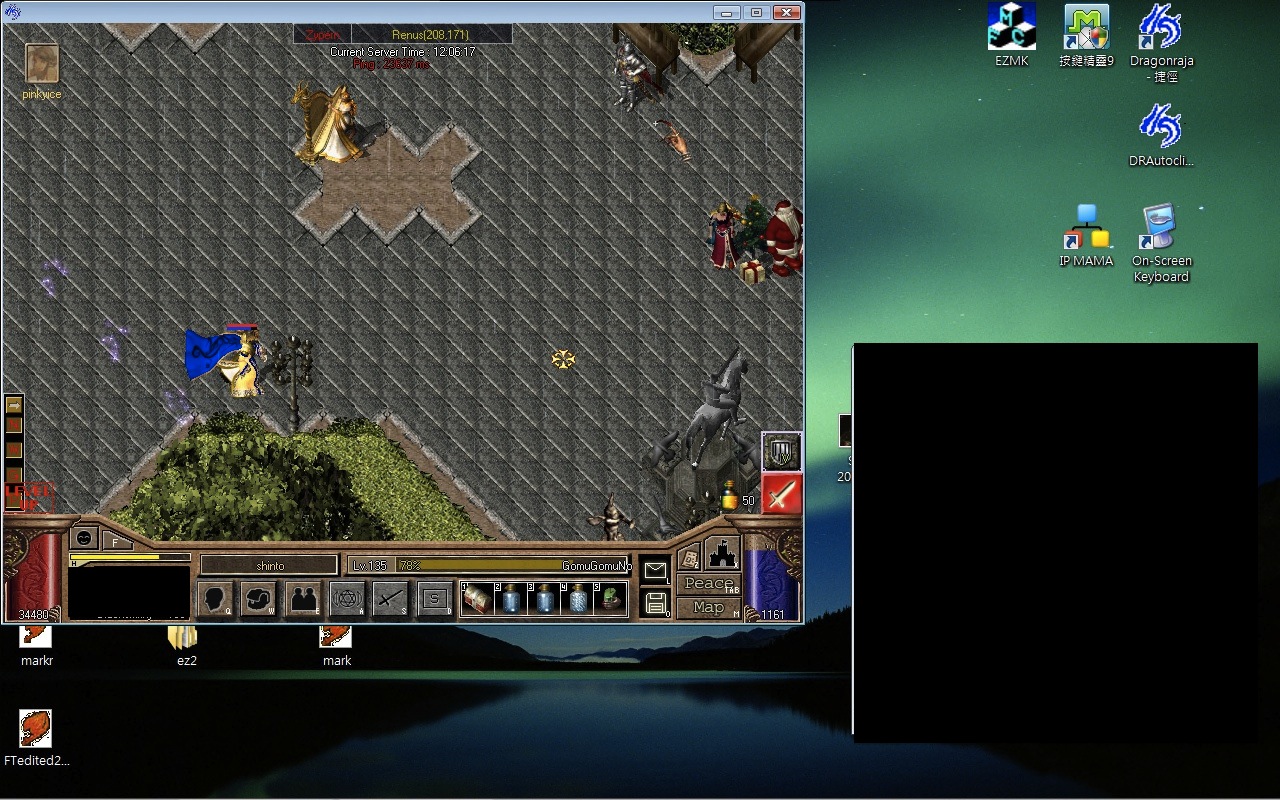Toggle the Peace mode button
This screenshot has height=800, width=1280.
709,584
